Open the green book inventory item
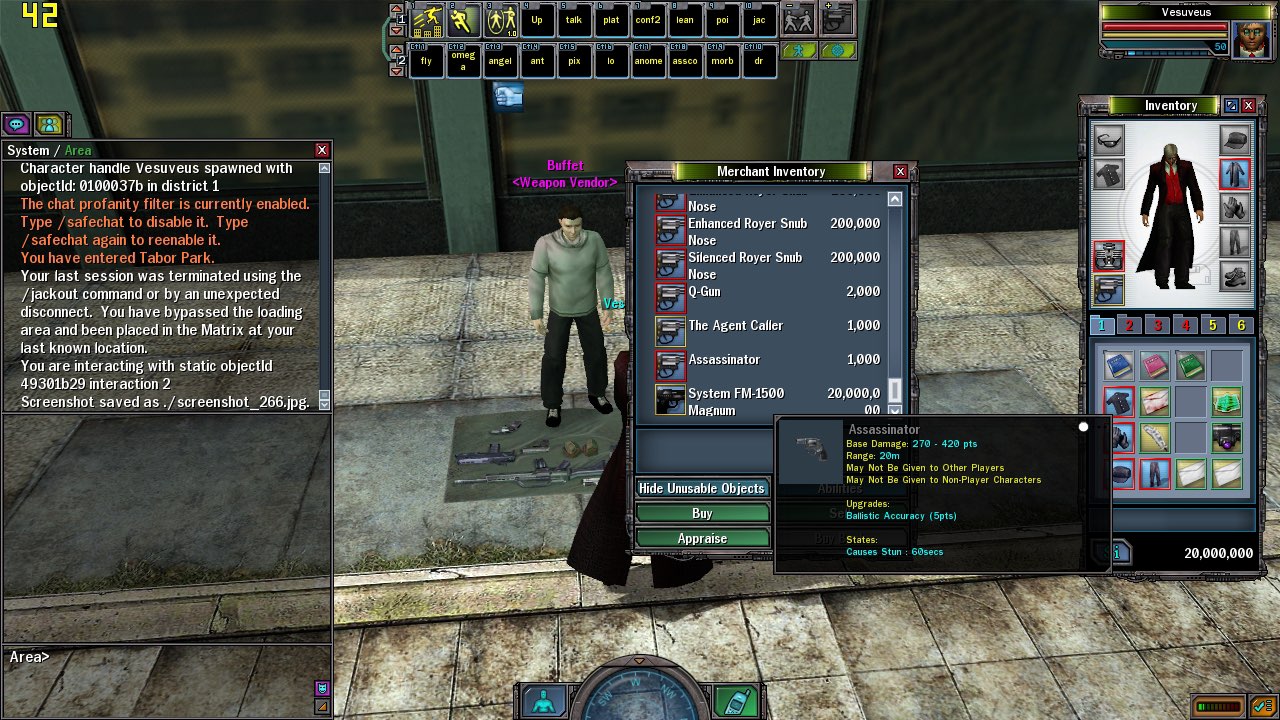 pos(1190,366)
